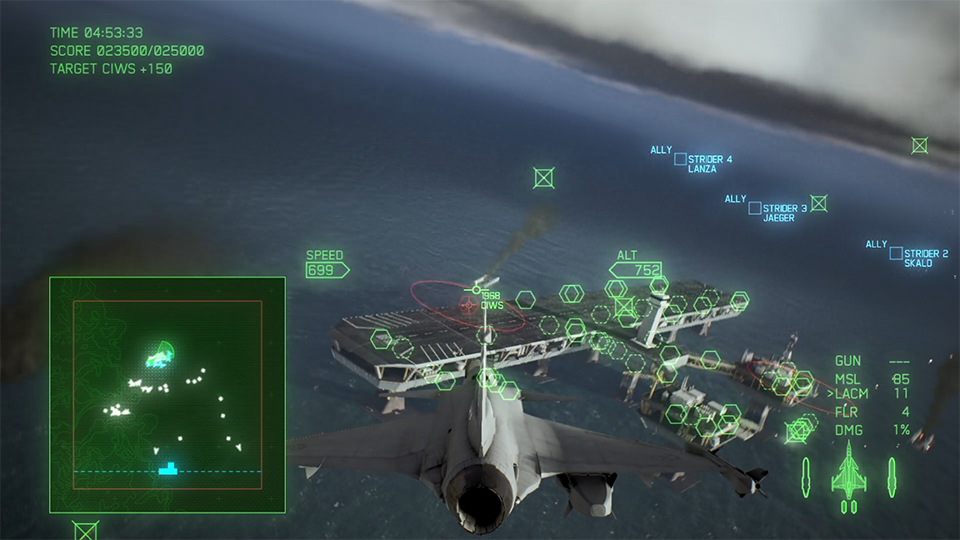The image size is (960, 540).
Task: Select the Strider 4 Lanza ally marker
Action: (680, 159)
